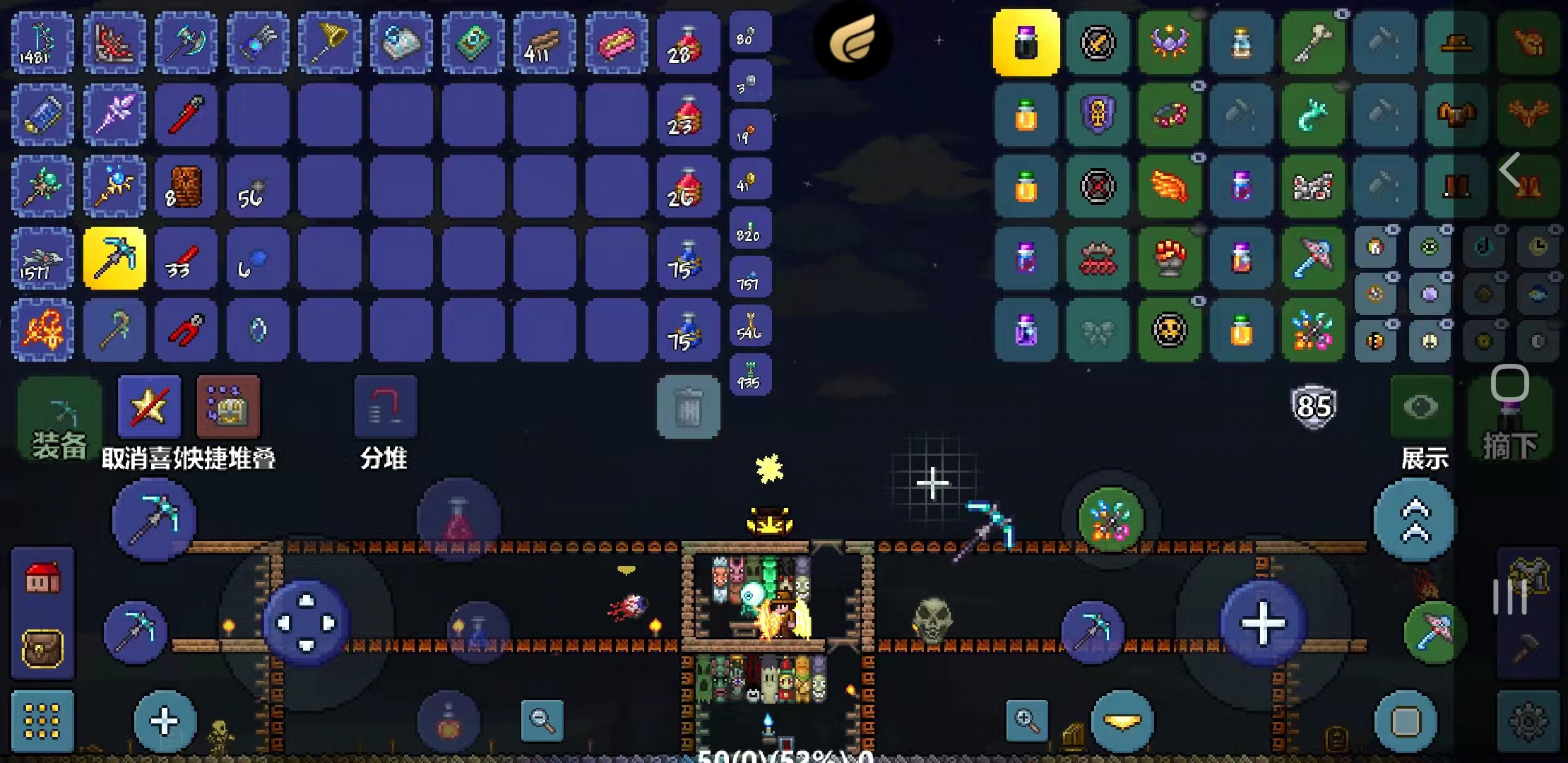Image resolution: width=1568 pixels, height=763 pixels.
Task: Tap the double-arrow jump button
Action: [x=1414, y=520]
